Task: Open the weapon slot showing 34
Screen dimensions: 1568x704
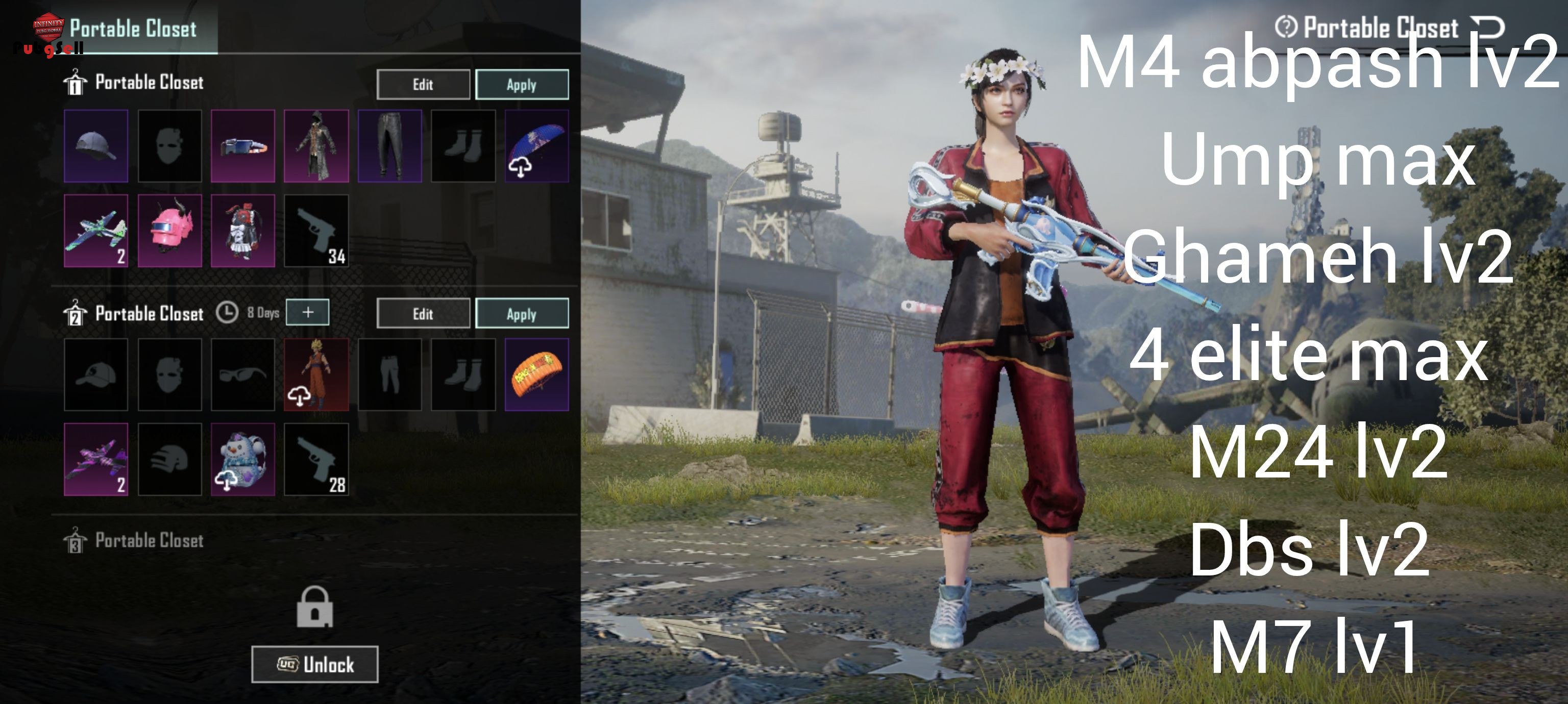Action: pyautogui.click(x=316, y=231)
